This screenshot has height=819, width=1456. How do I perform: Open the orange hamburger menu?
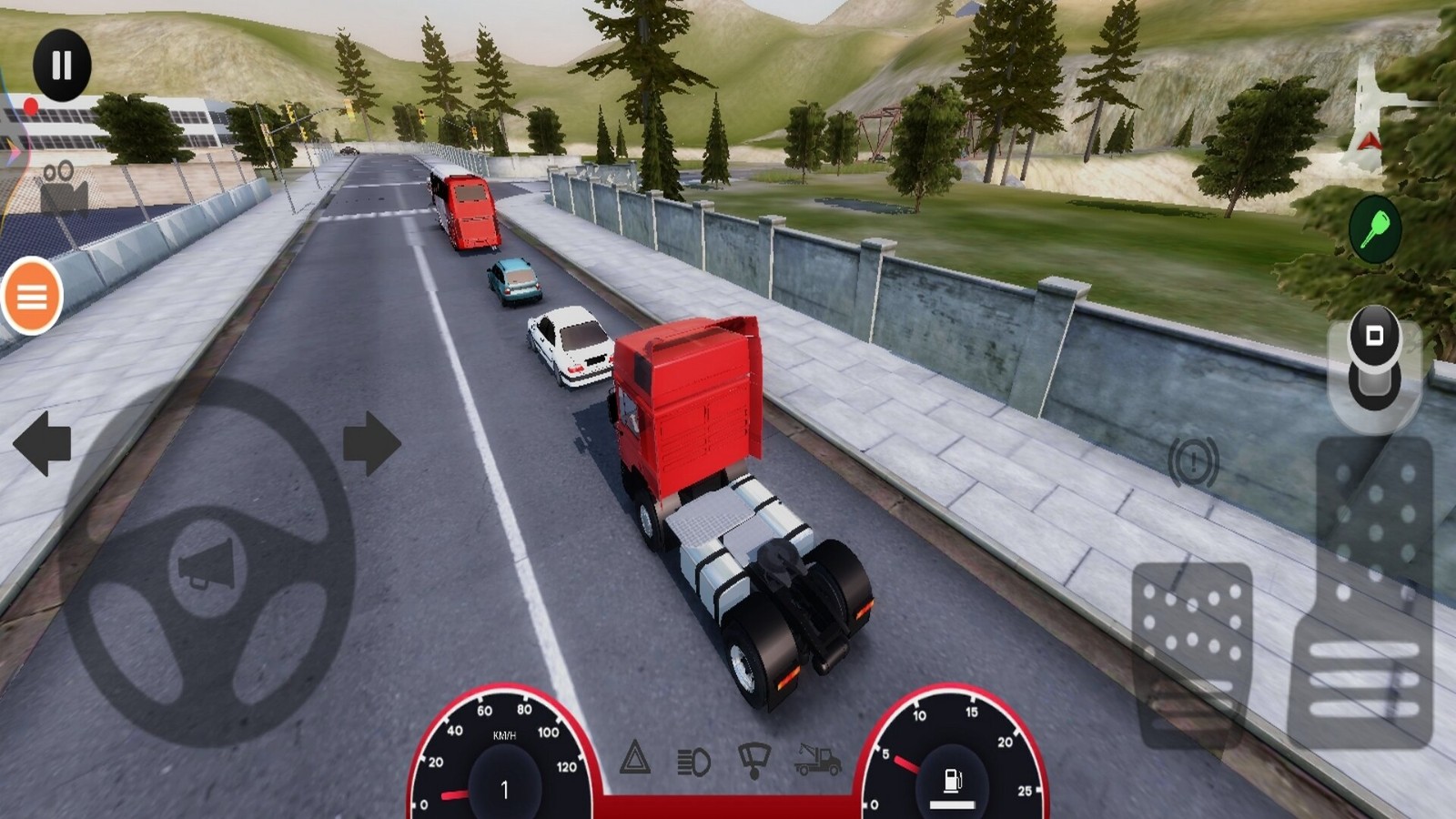(32, 296)
